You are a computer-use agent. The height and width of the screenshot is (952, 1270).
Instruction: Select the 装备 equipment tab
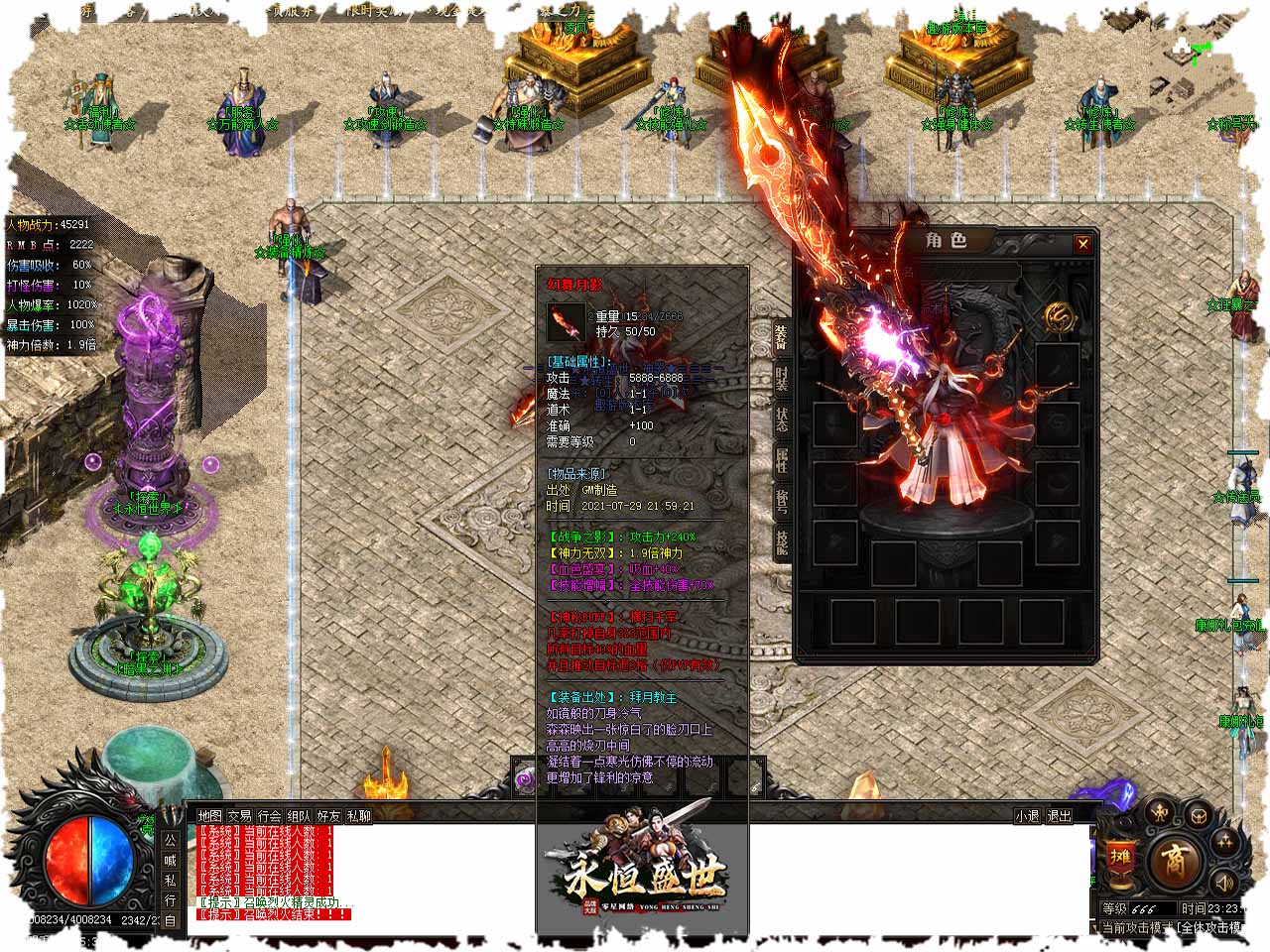pyautogui.click(x=782, y=339)
